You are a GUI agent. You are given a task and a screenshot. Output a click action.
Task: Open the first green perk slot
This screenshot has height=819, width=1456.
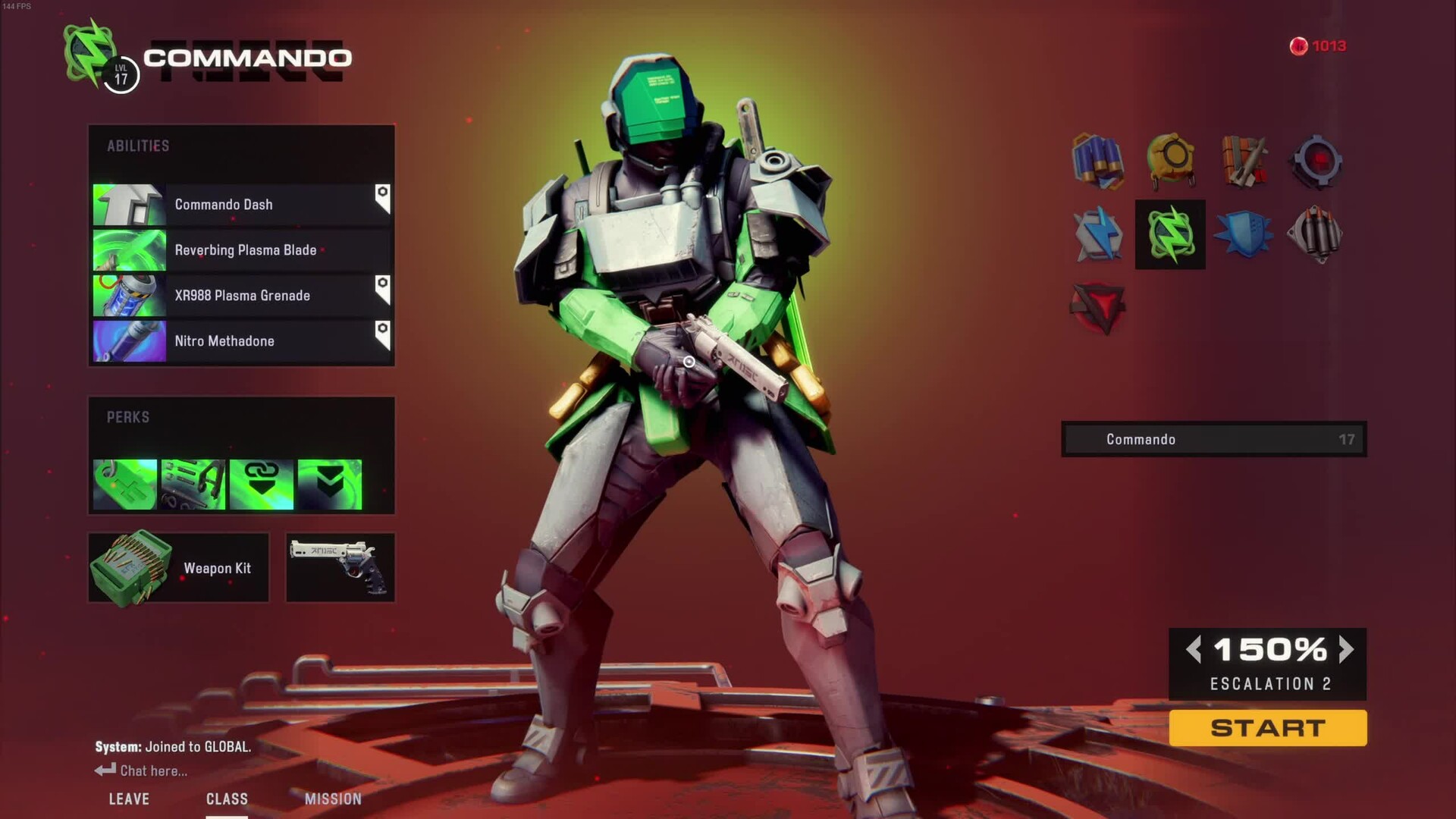coord(125,484)
